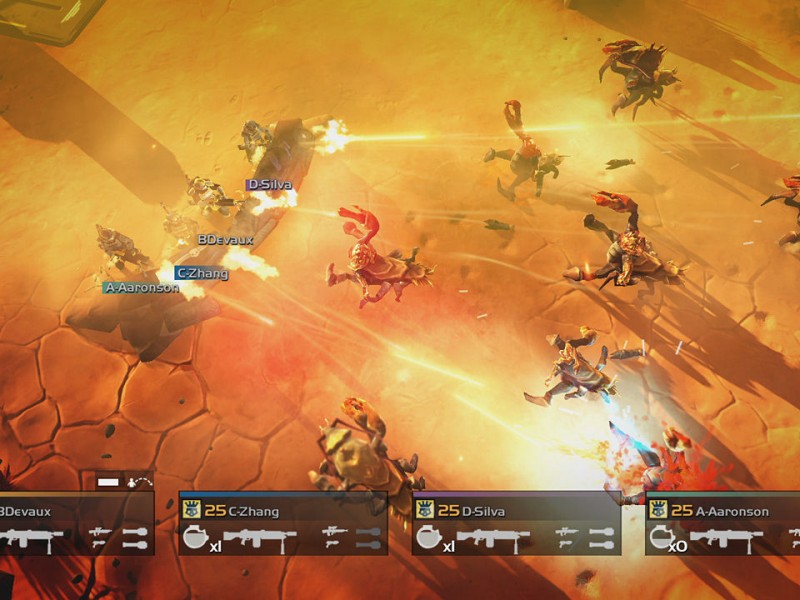The width and height of the screenshot is (800, 600).
Task: Click D-Silva's grenade icon
Action: click(427, 539)
